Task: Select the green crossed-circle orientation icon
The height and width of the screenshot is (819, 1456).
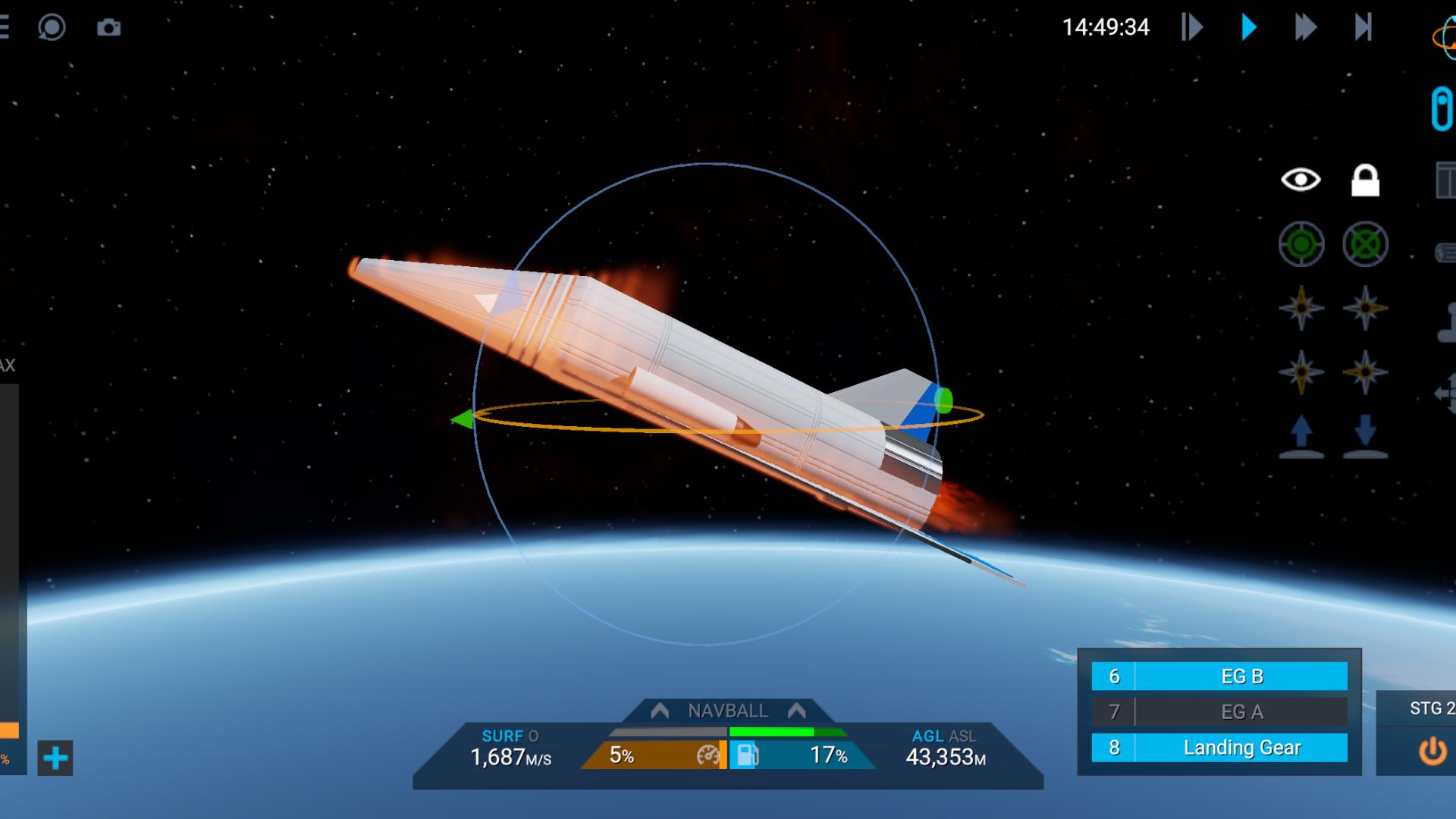Action: click(x=1365, y=244)
